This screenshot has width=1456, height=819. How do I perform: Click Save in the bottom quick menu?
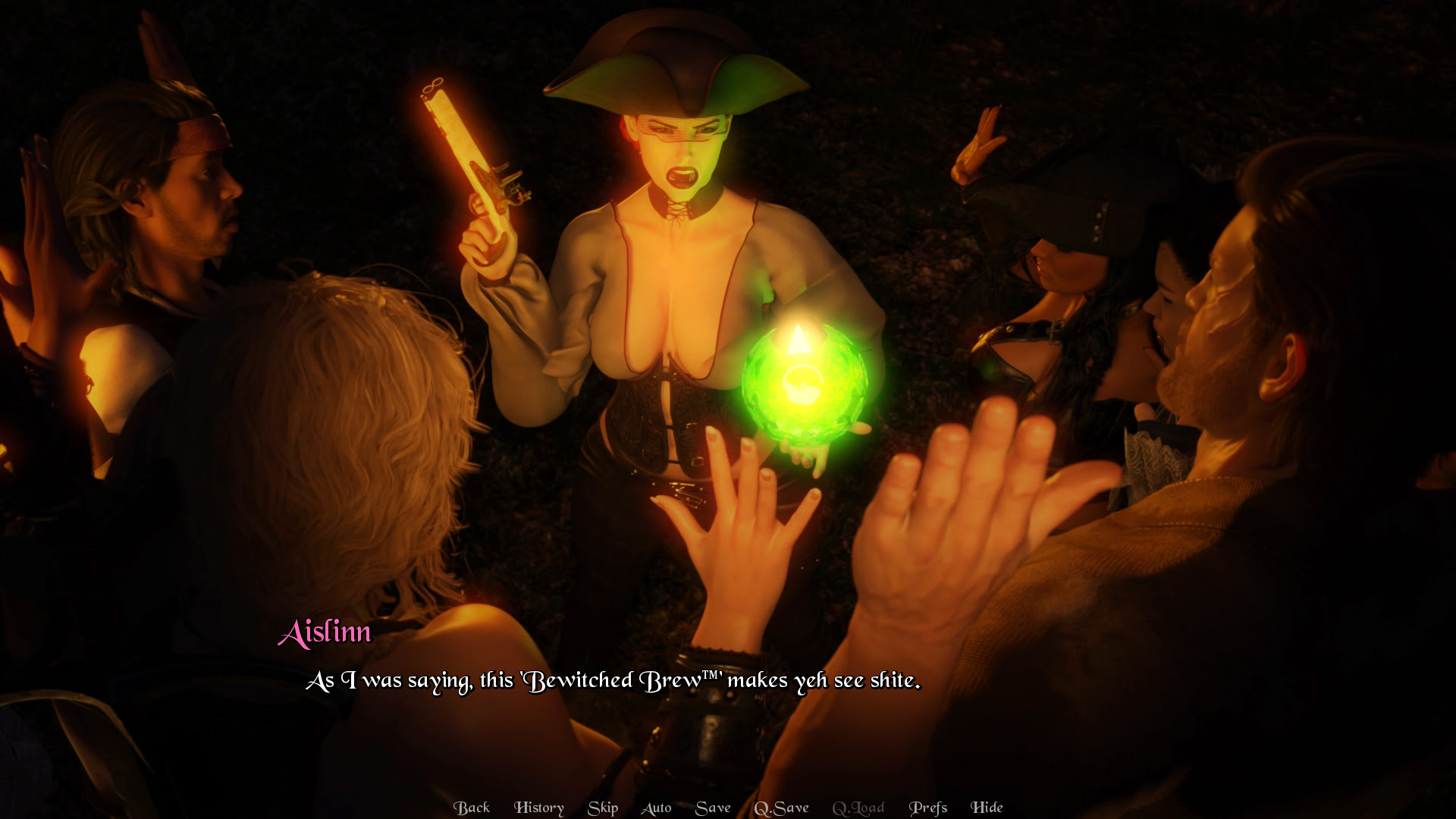point(713,808)
